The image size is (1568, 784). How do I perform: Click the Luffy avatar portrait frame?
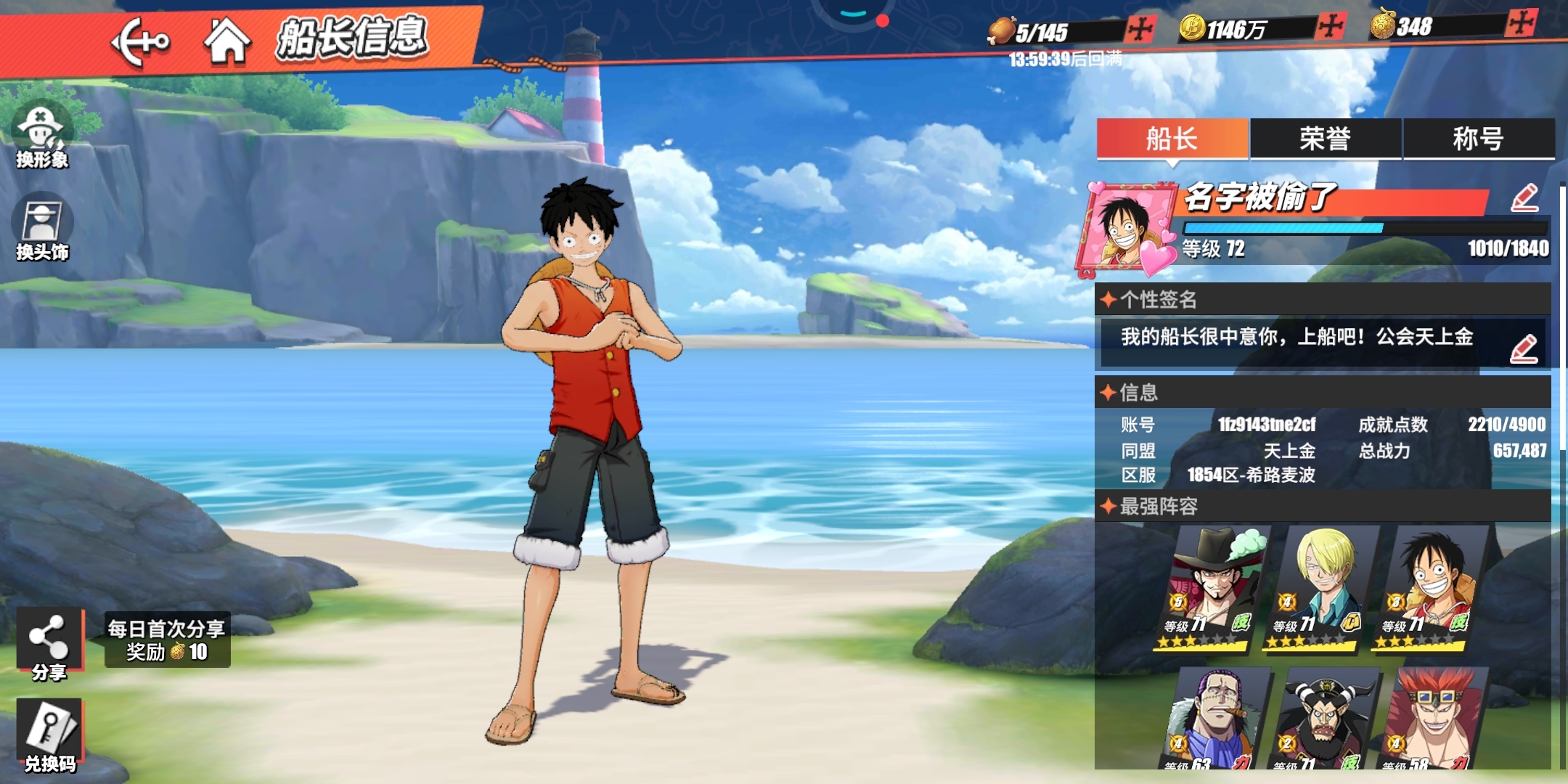[x=1129, y=226]
